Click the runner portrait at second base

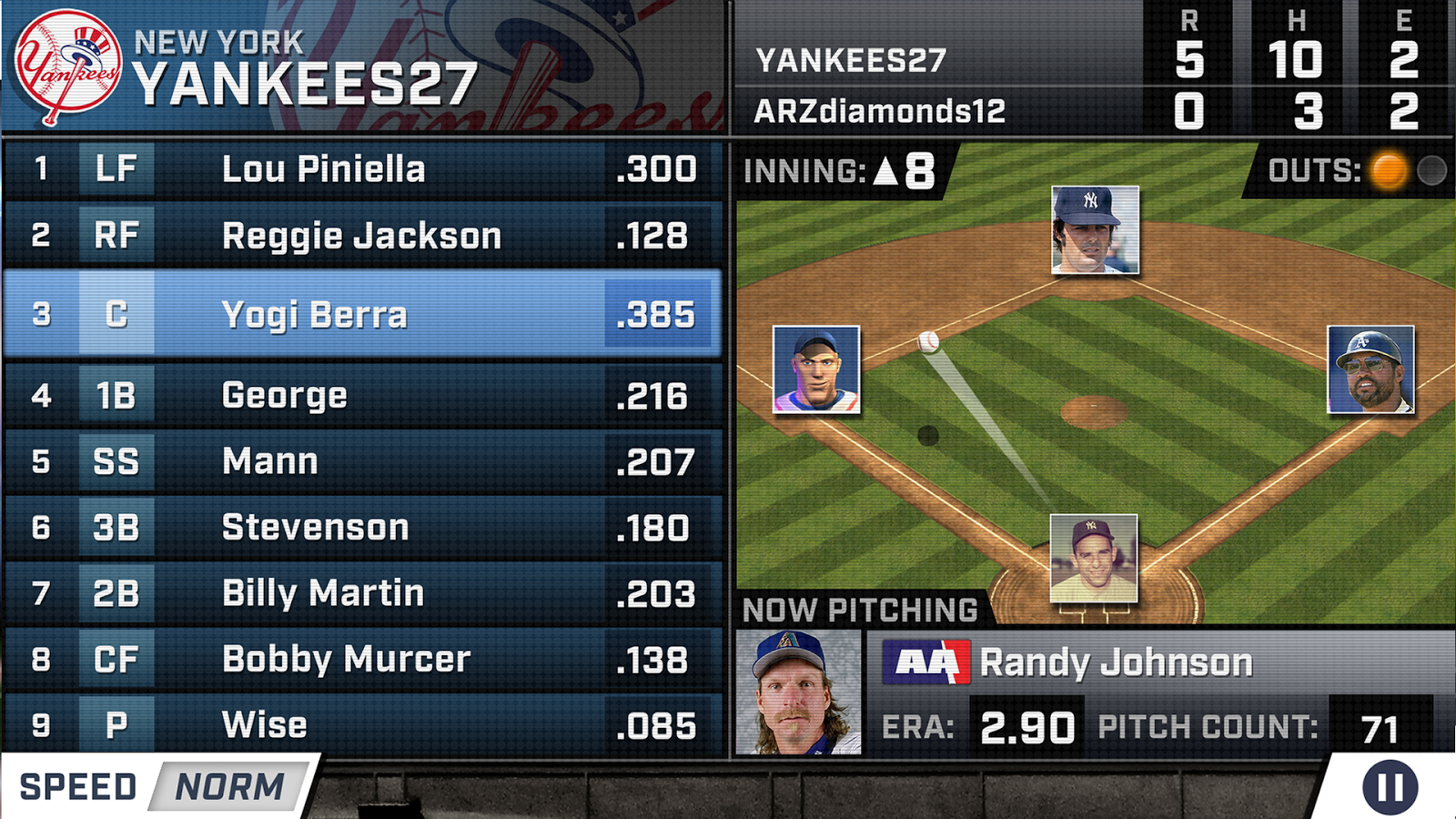click(x=1095, y=229)
